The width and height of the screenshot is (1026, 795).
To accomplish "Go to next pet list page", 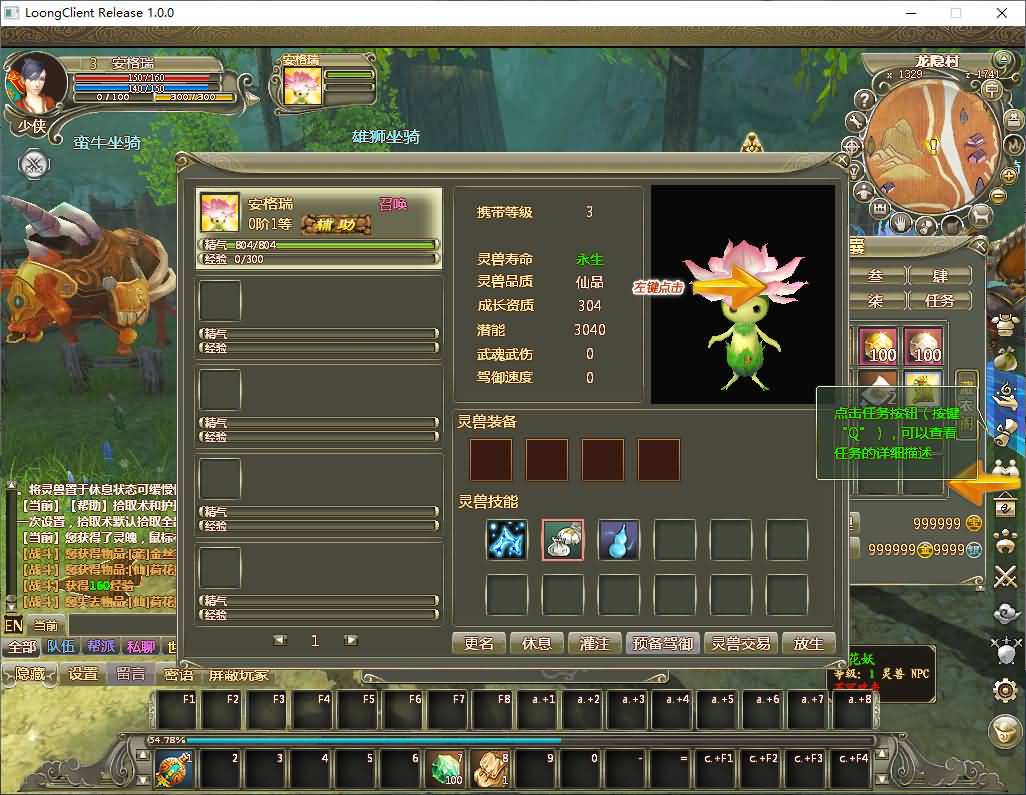I will click(x=351, y=640).
